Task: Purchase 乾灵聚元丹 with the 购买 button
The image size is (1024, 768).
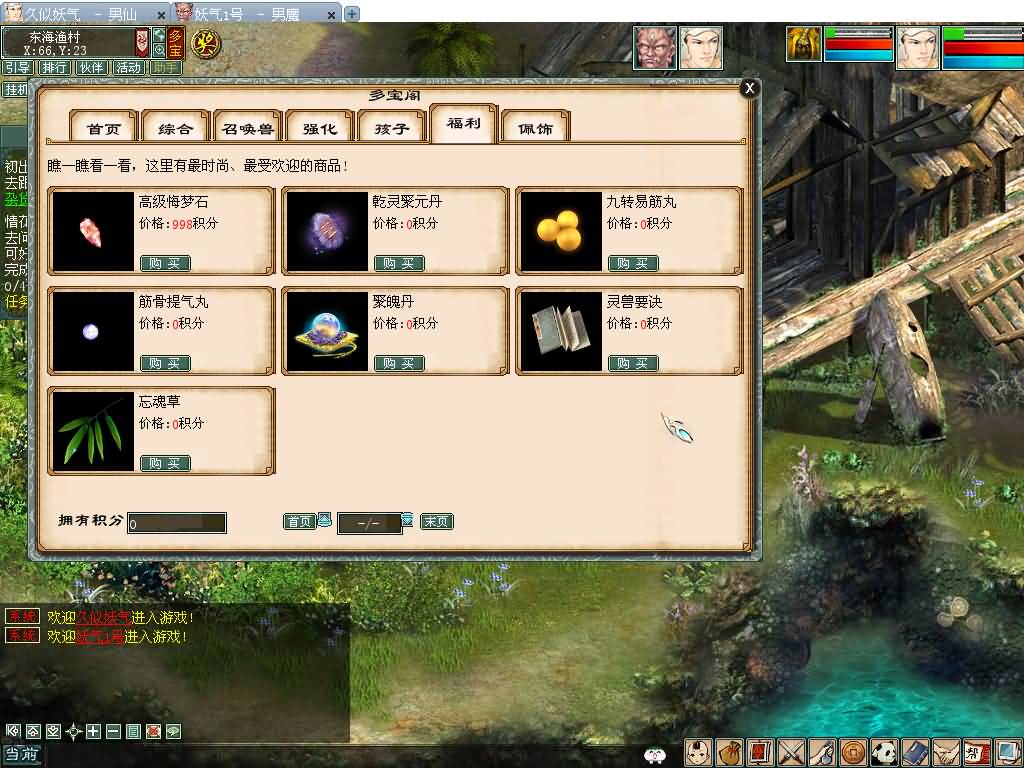Action: point(399,263)
